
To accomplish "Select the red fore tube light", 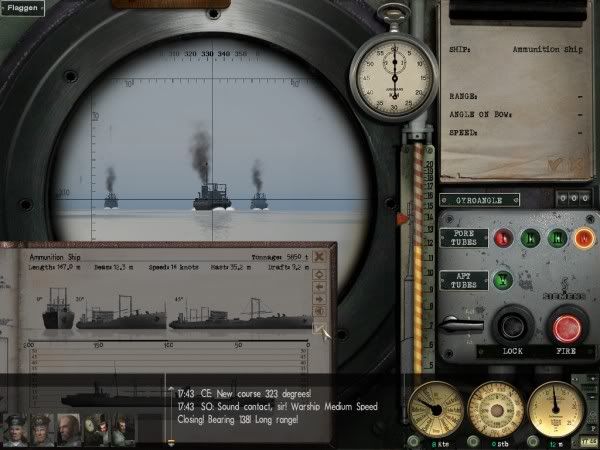I will 503,238.
